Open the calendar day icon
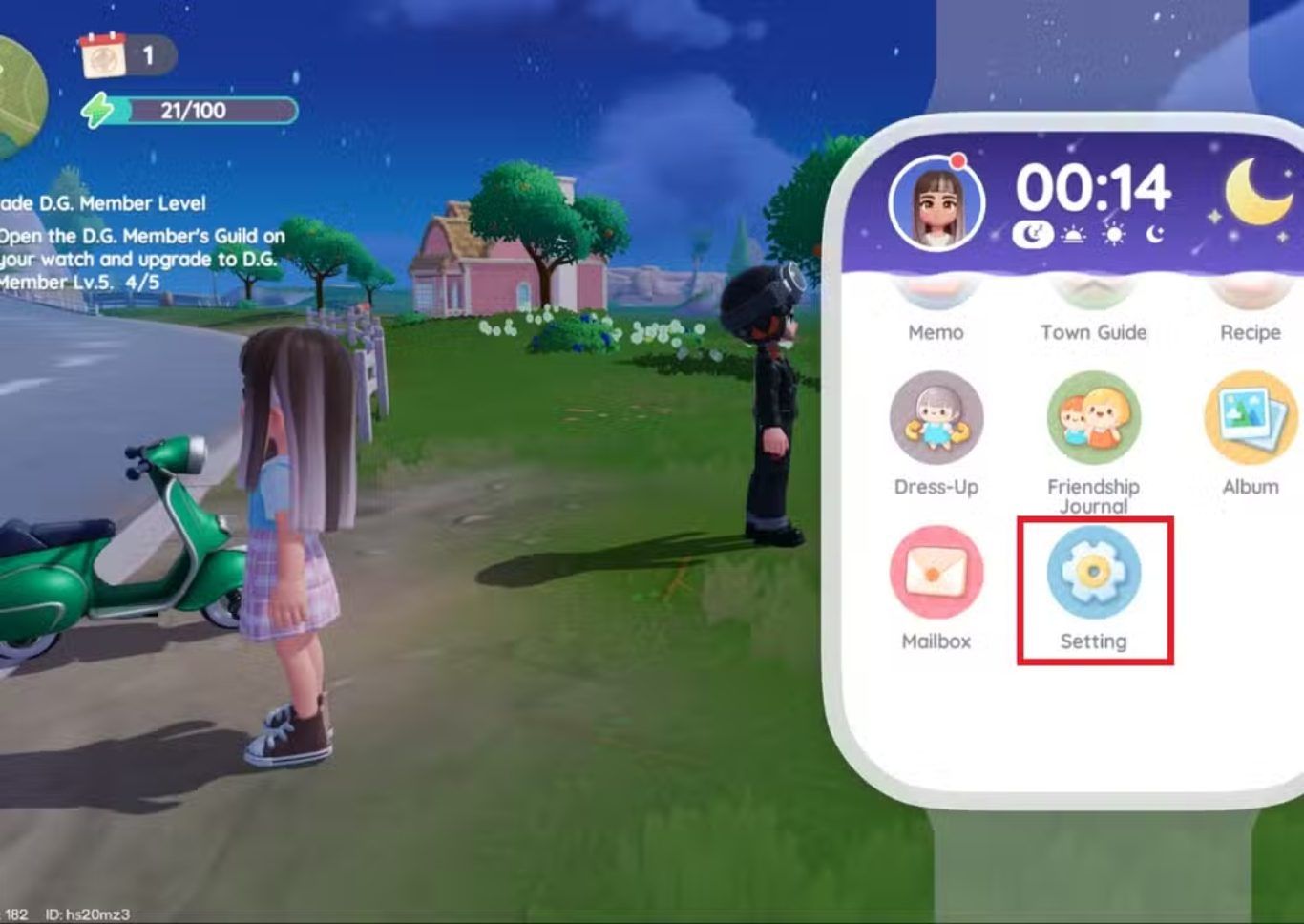The width and height of the screenshot is (1304, 924). pos(103,55)
